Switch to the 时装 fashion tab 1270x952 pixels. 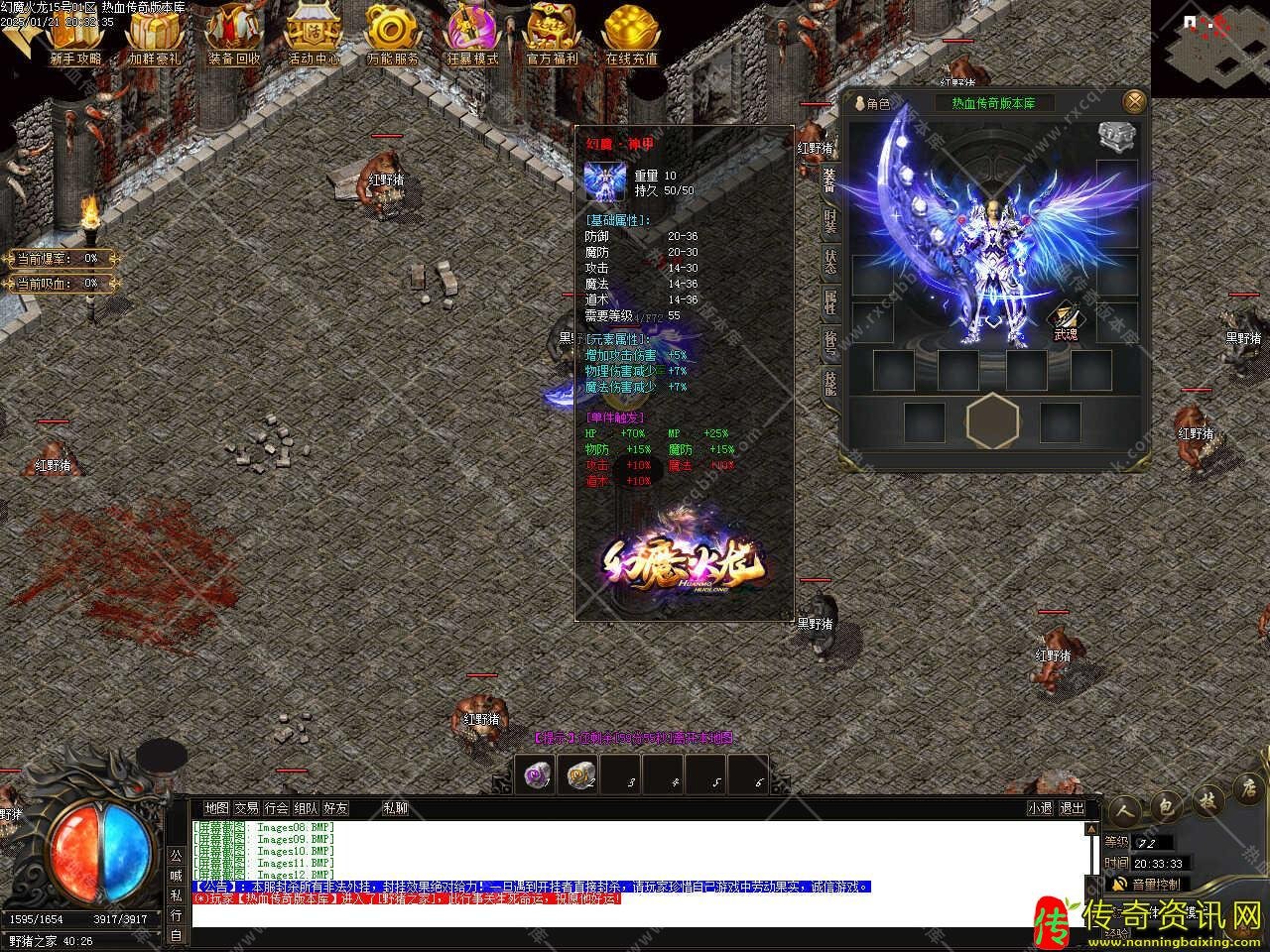point(829,219)
